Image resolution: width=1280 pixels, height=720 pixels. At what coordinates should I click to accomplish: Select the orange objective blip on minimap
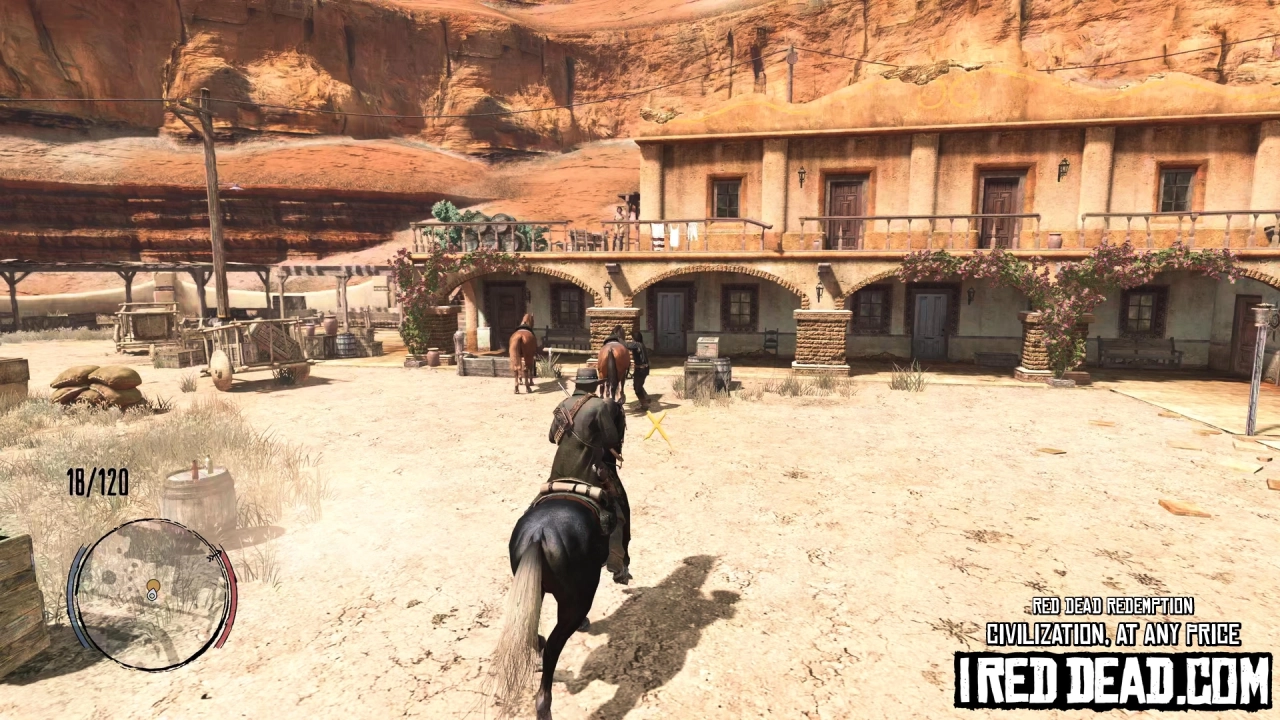[153, 585]
